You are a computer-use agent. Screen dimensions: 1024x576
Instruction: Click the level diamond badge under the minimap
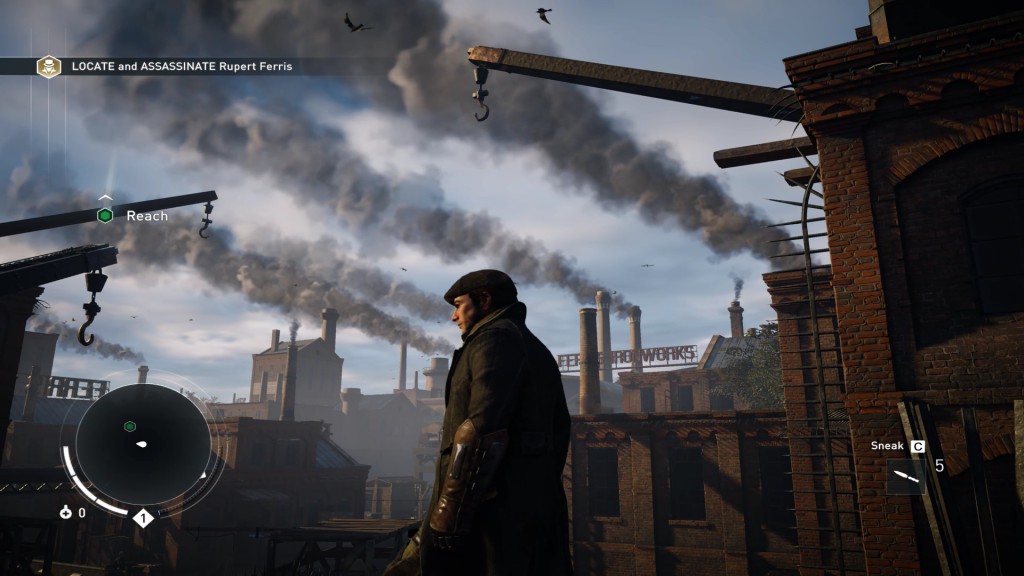142,518
